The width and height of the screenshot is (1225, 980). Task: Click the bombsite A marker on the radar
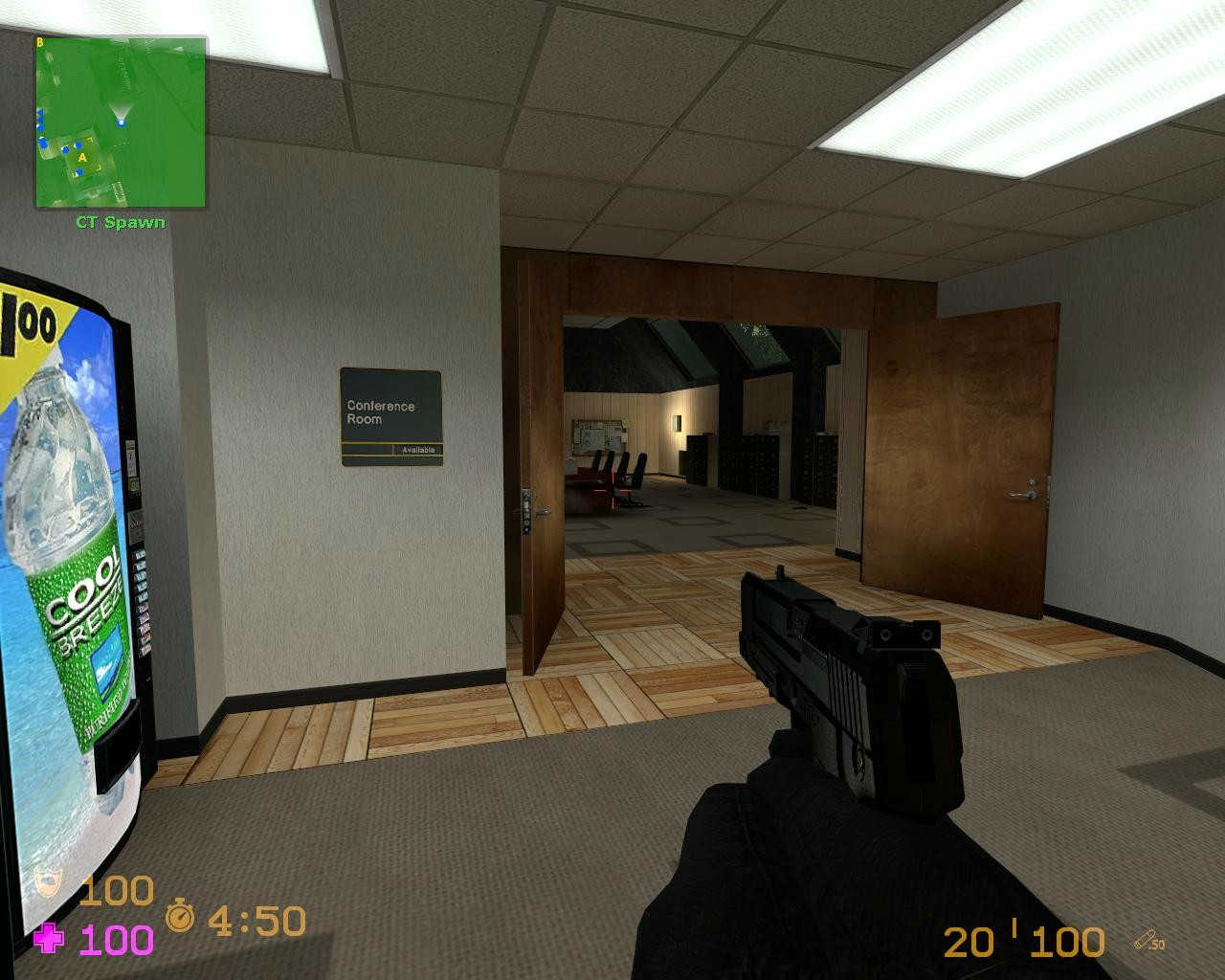[x=83, y=158]
